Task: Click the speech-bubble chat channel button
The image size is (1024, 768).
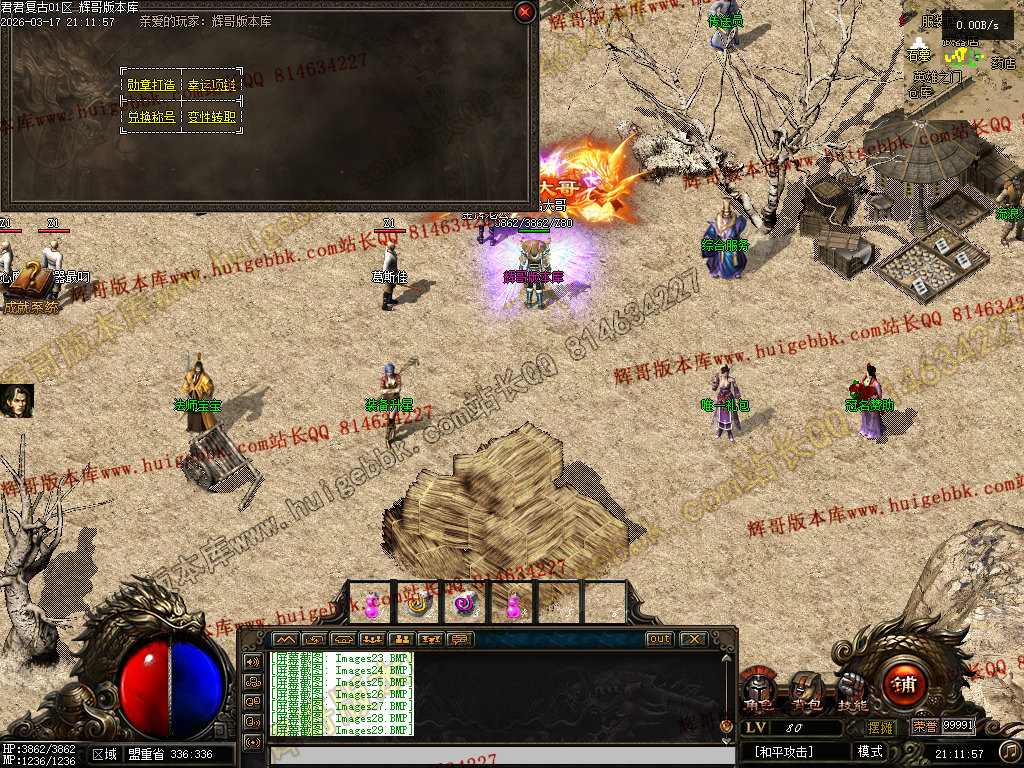Action: 461,639
